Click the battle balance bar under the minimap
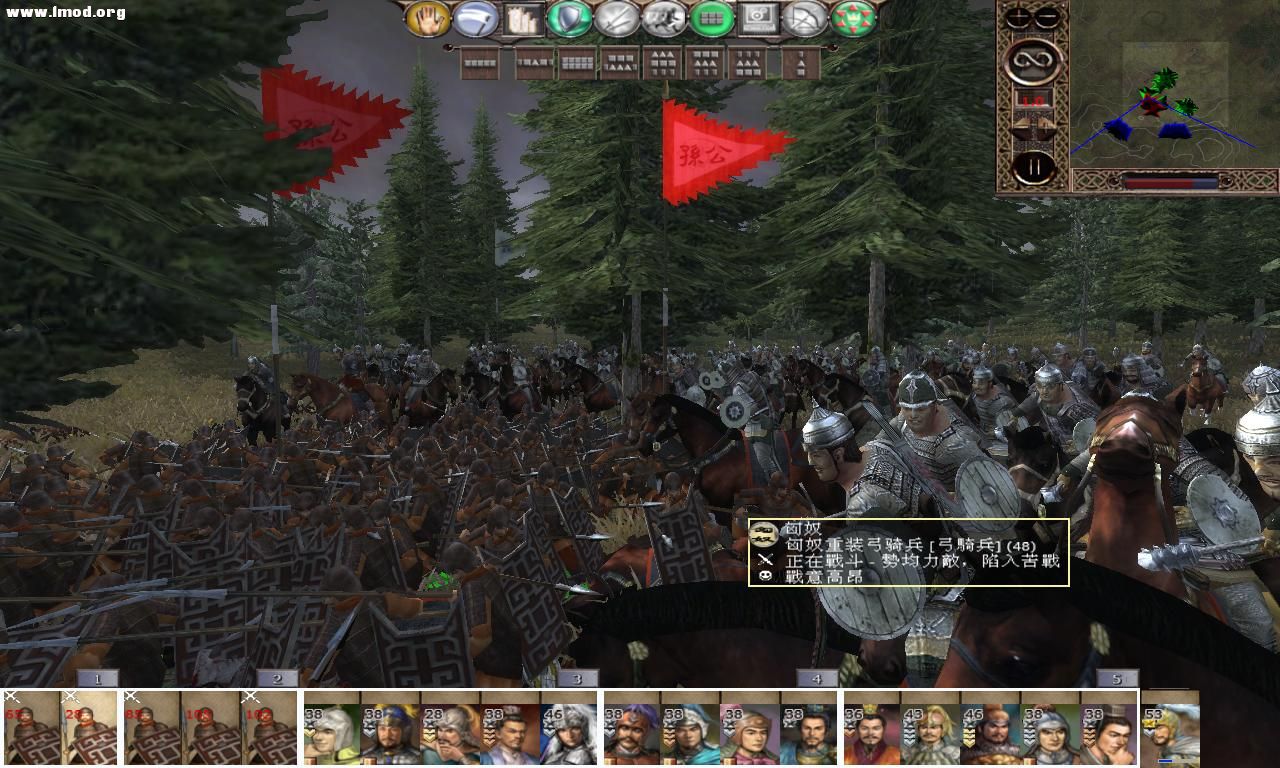Screen dimensions: 1280x768 pos(1170,182)
